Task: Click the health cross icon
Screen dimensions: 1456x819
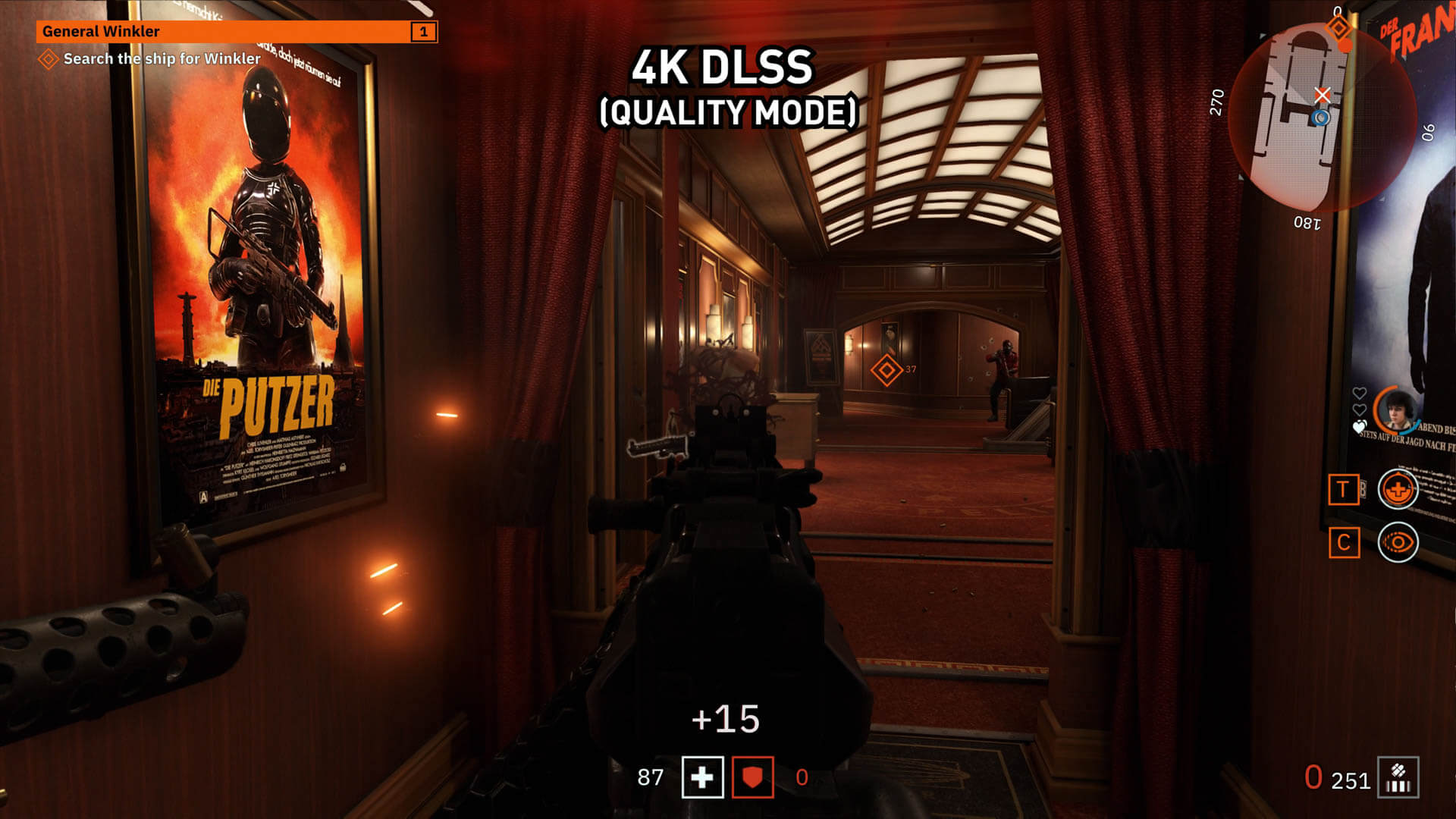Action: (x=702, y=777)
